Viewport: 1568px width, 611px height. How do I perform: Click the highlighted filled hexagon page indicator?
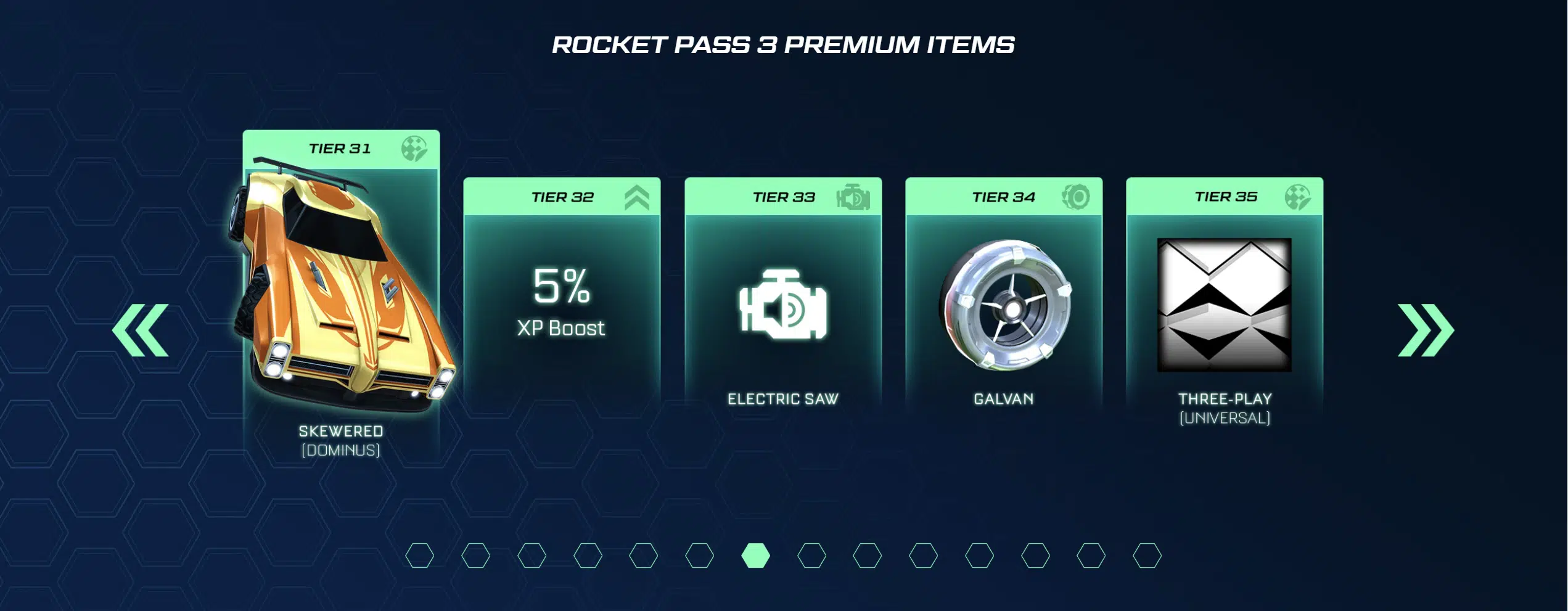pyautogui.click(x=755, y=556)
